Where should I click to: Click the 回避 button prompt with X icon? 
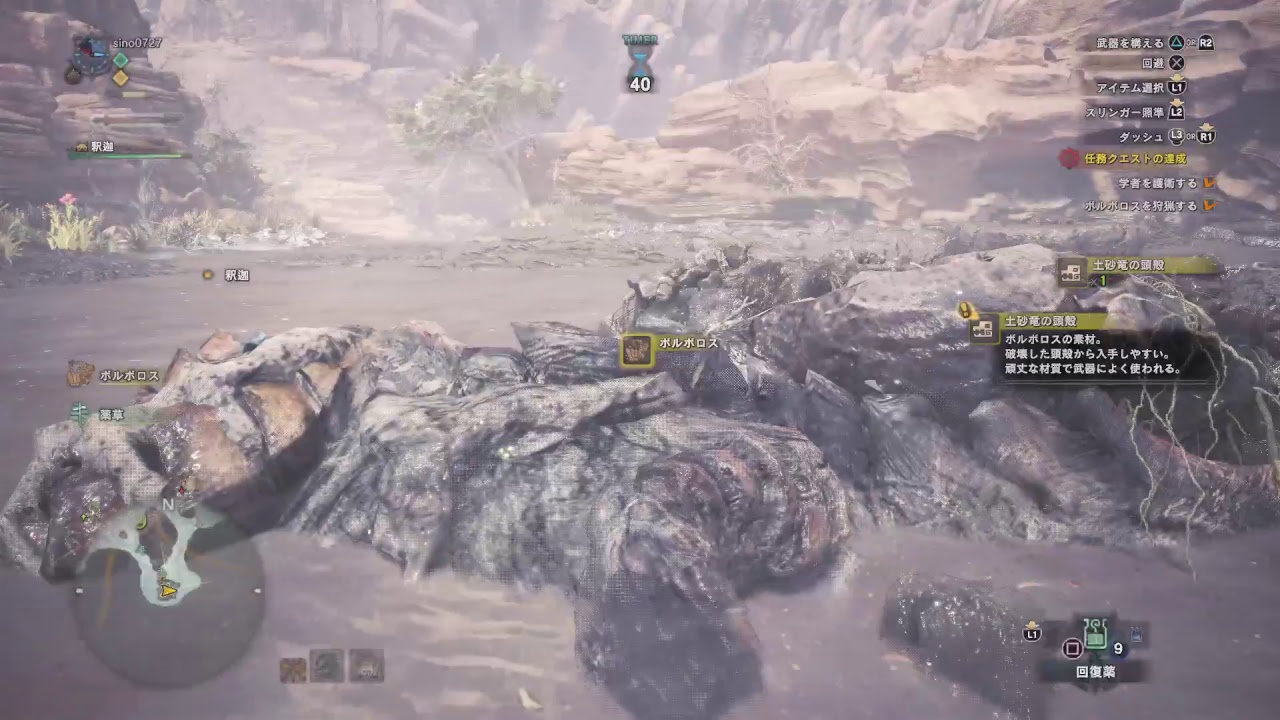[x=1165, y=64]
